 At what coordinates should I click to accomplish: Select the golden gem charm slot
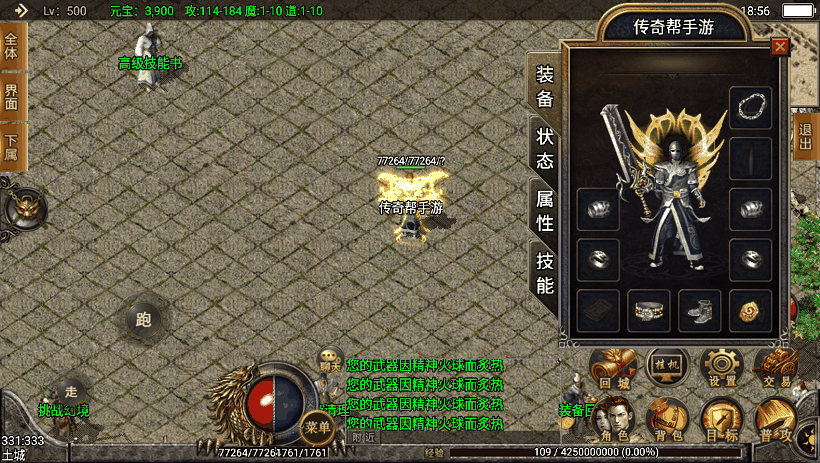coord(750,310)
